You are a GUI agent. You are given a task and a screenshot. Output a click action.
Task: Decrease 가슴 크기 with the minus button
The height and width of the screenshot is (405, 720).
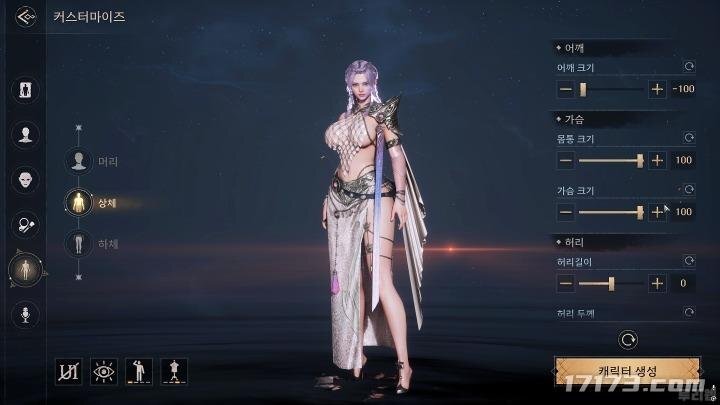click(566, 211)
